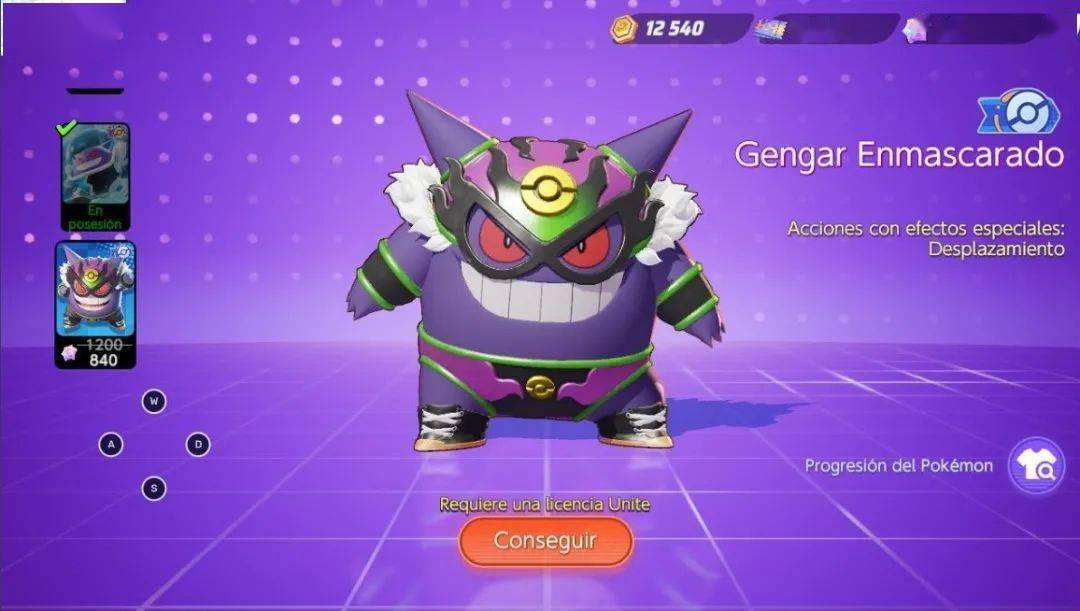Click the orange Conseguir button
Screen dimensions: 1080x611
pos(545,541)
